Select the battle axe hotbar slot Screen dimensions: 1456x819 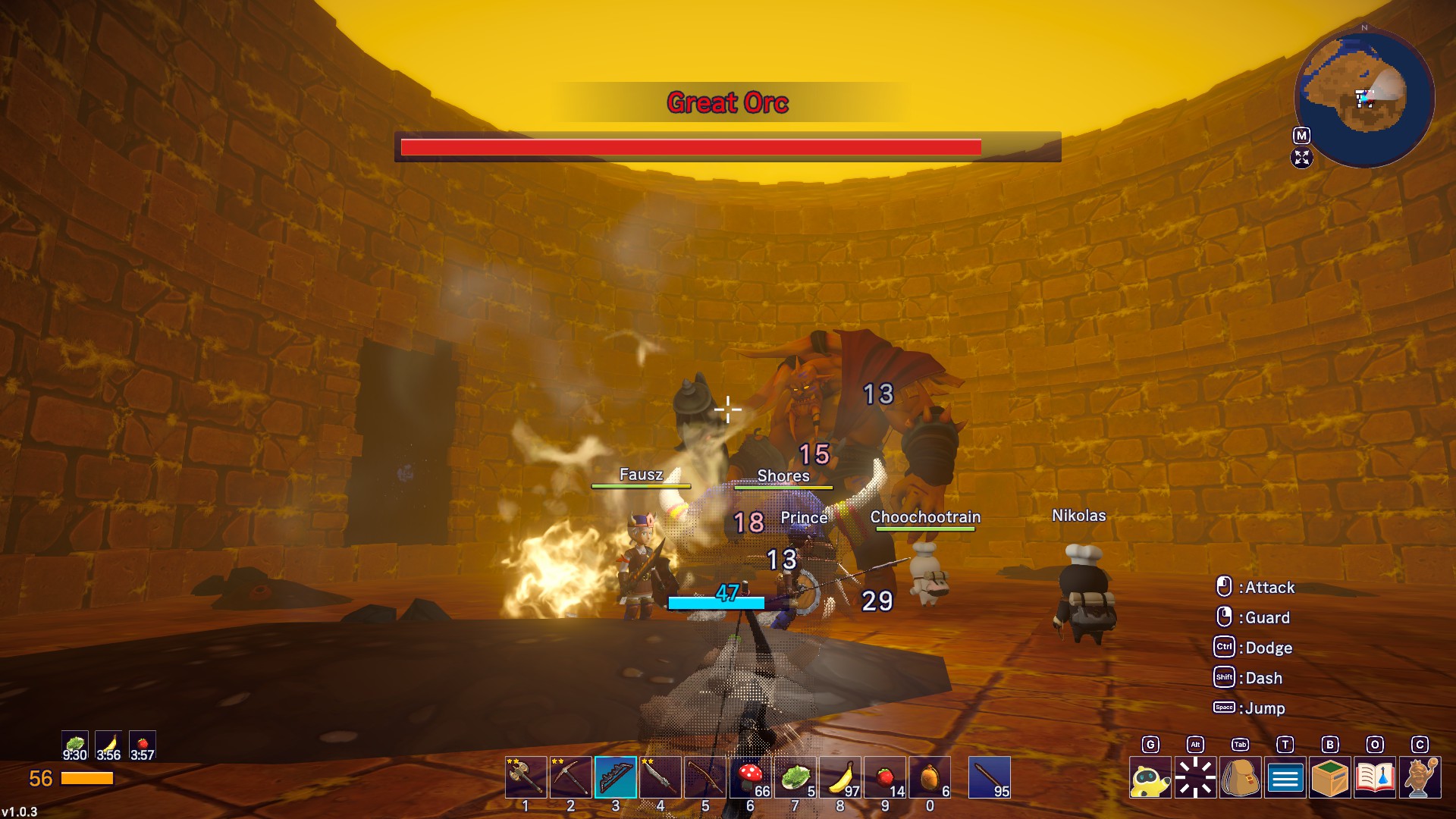[526, 777]
